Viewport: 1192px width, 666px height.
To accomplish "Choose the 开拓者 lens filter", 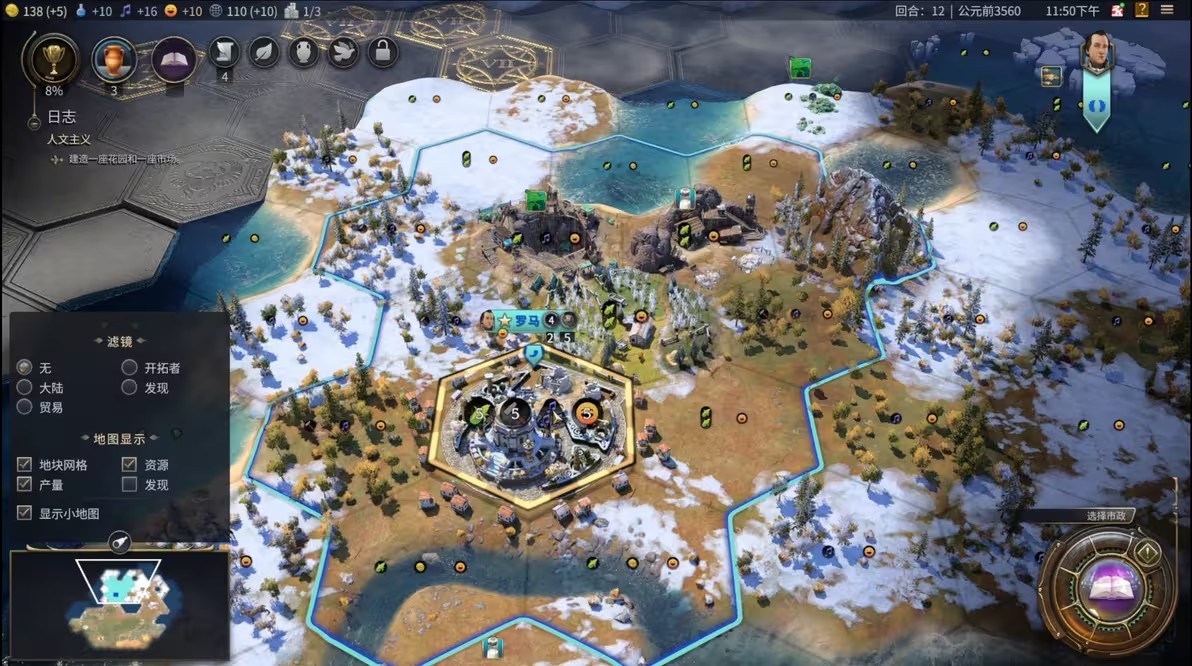I will [x=129, y=368].
